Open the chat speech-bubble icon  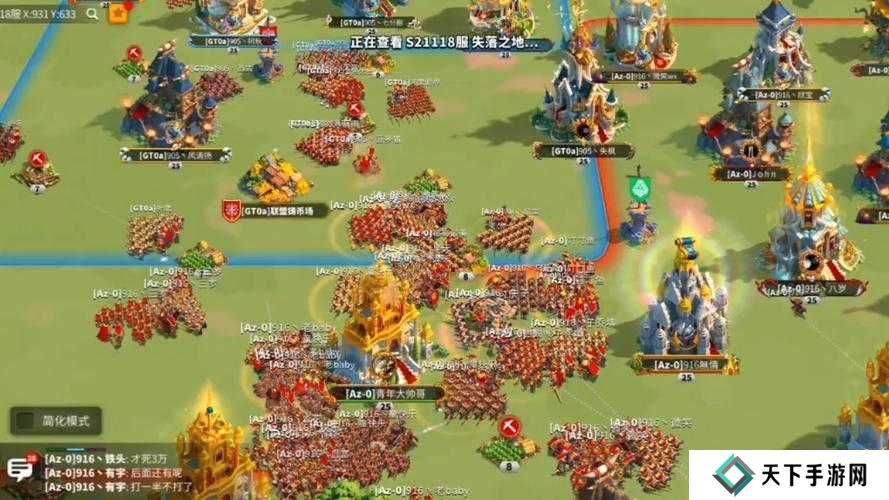(x=19, y=468)
